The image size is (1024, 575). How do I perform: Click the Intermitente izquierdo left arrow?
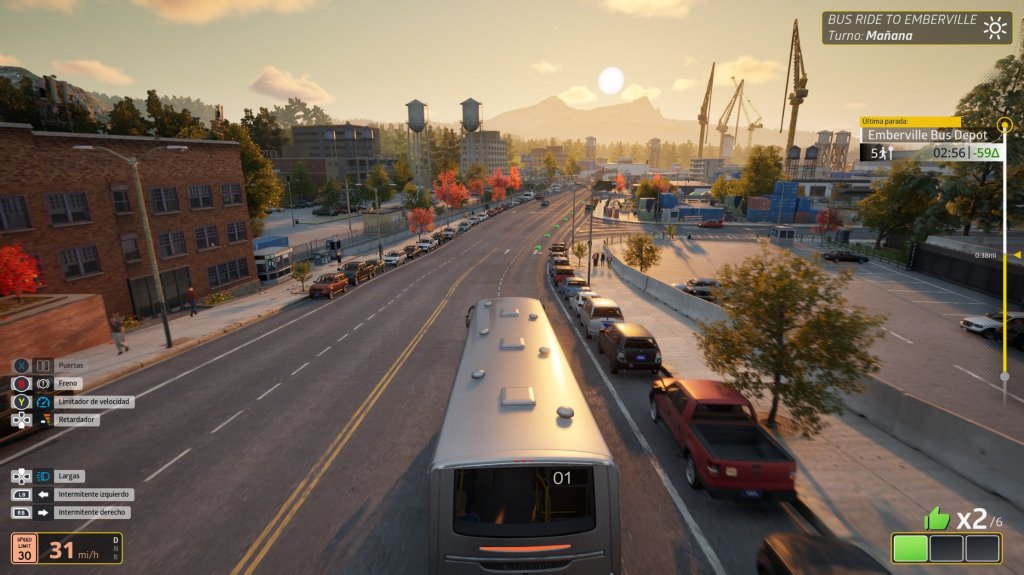(44, 495)
